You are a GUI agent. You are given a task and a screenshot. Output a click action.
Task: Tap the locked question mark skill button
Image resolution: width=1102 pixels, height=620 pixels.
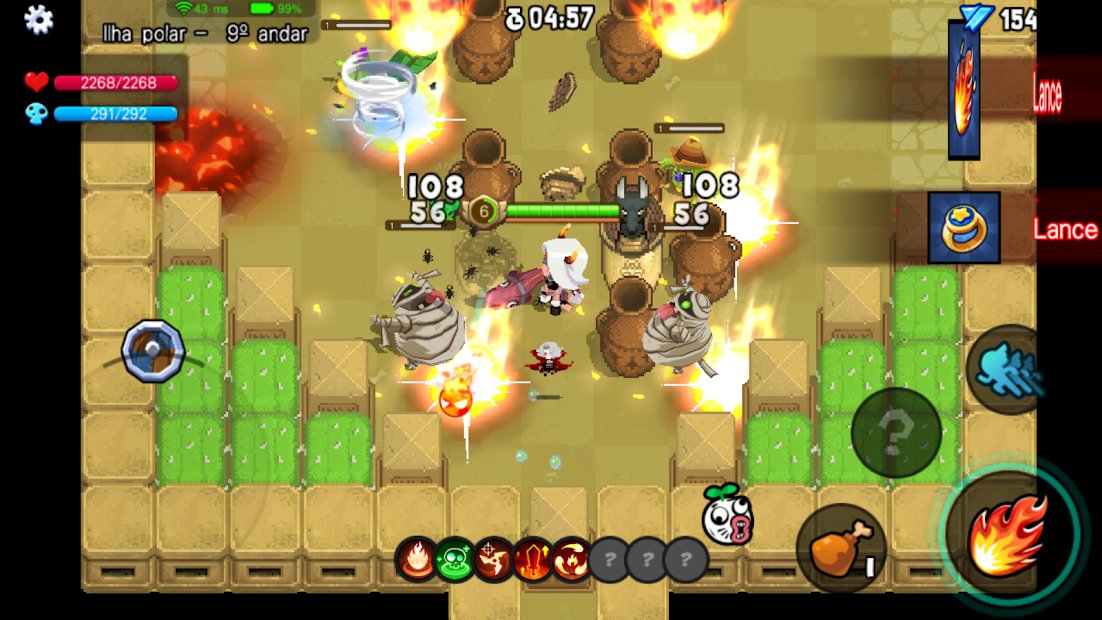pos(895,433)
